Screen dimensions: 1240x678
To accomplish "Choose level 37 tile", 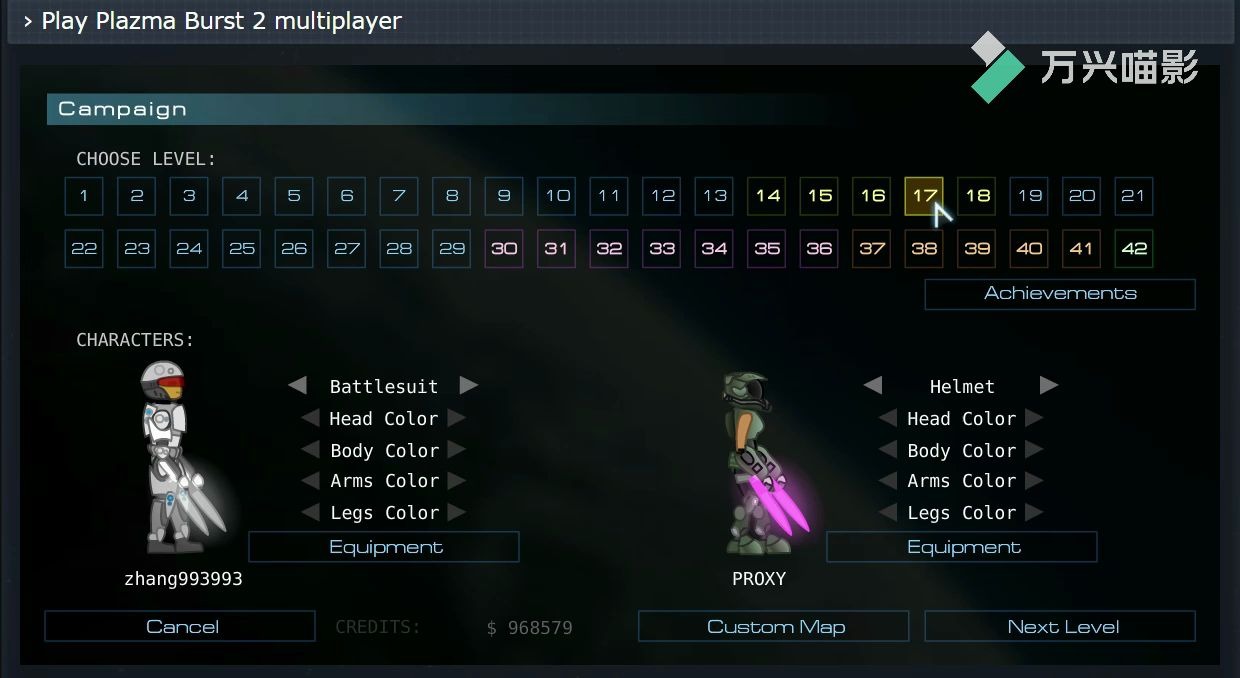I will 872,249.
